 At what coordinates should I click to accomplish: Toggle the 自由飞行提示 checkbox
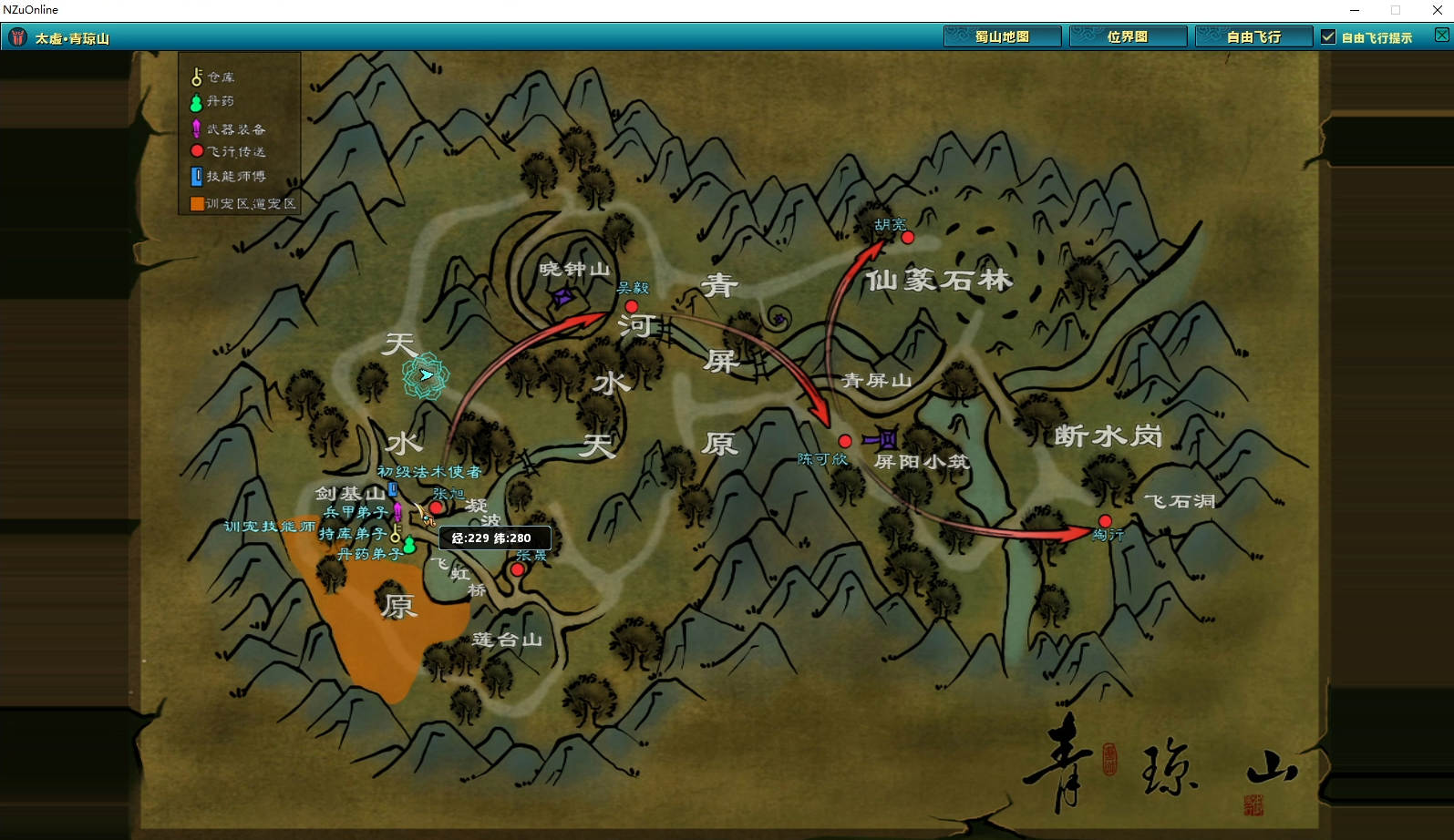[1328, 36]
